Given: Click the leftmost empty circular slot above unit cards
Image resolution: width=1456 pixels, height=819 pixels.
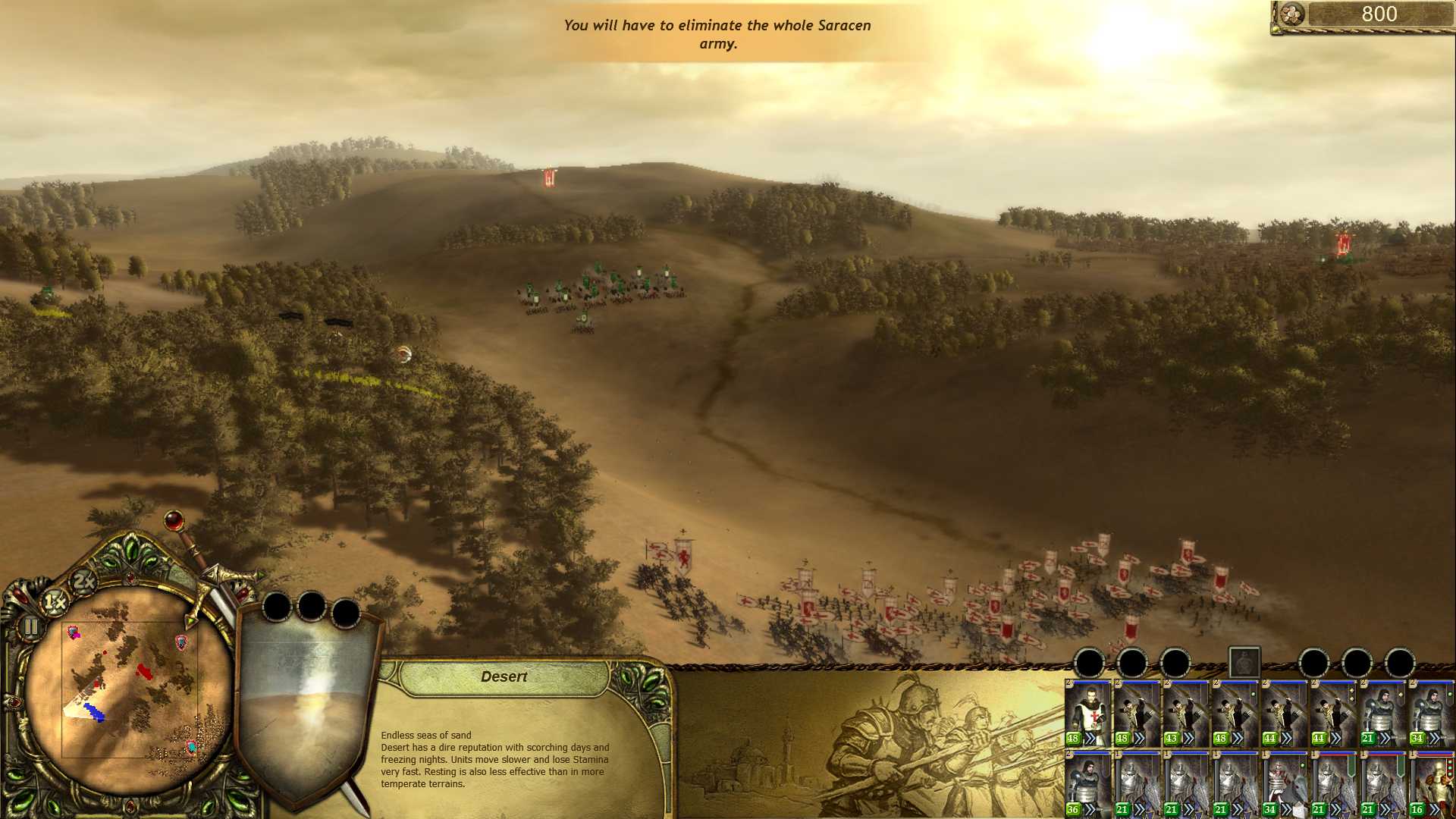Looking at the screenshot, I should point(1090,662).
